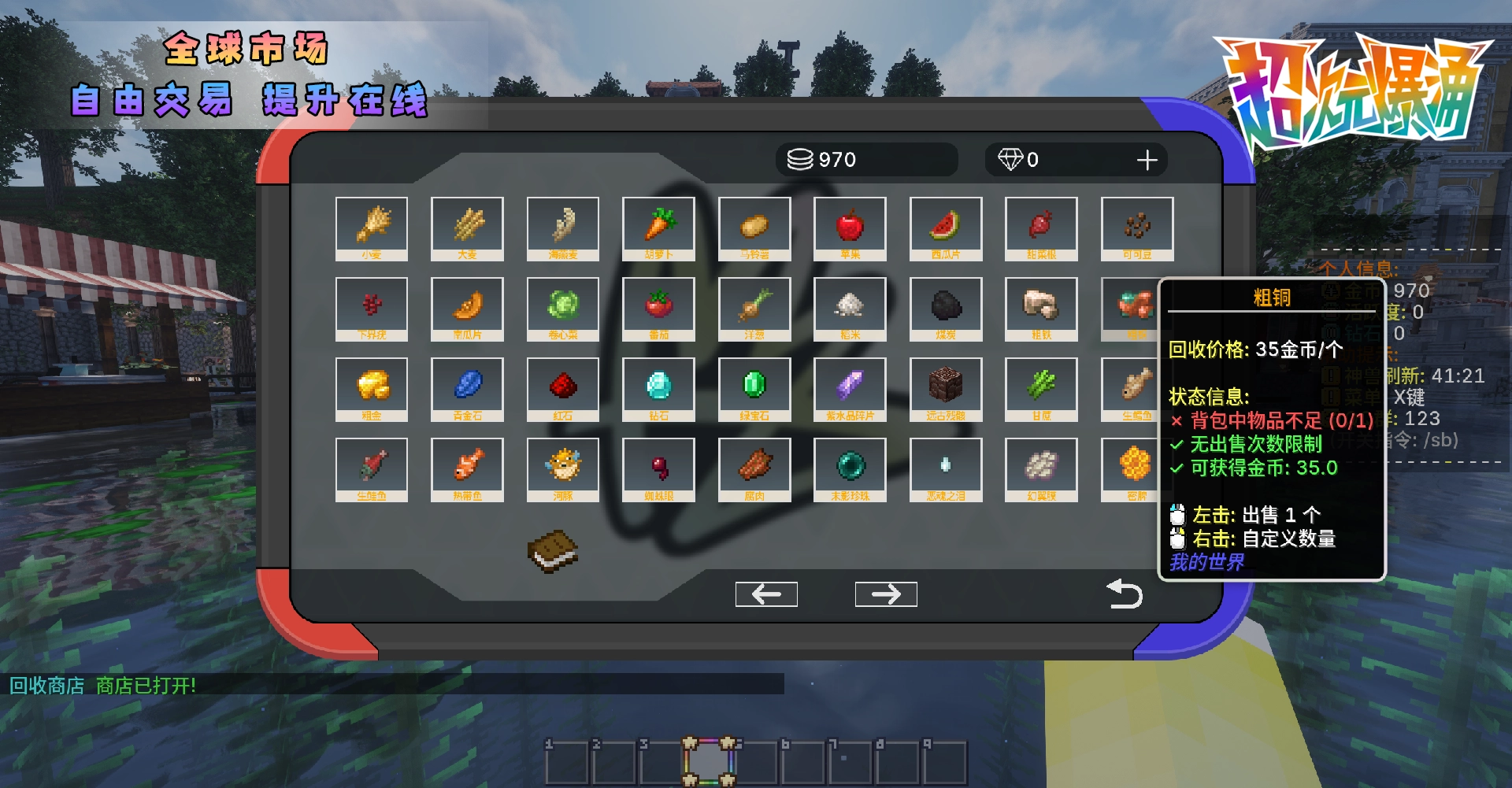Screen dimensions: 1512x788
Task: Add diamonds with the plus button
Action: click(x=1147, y=161)
